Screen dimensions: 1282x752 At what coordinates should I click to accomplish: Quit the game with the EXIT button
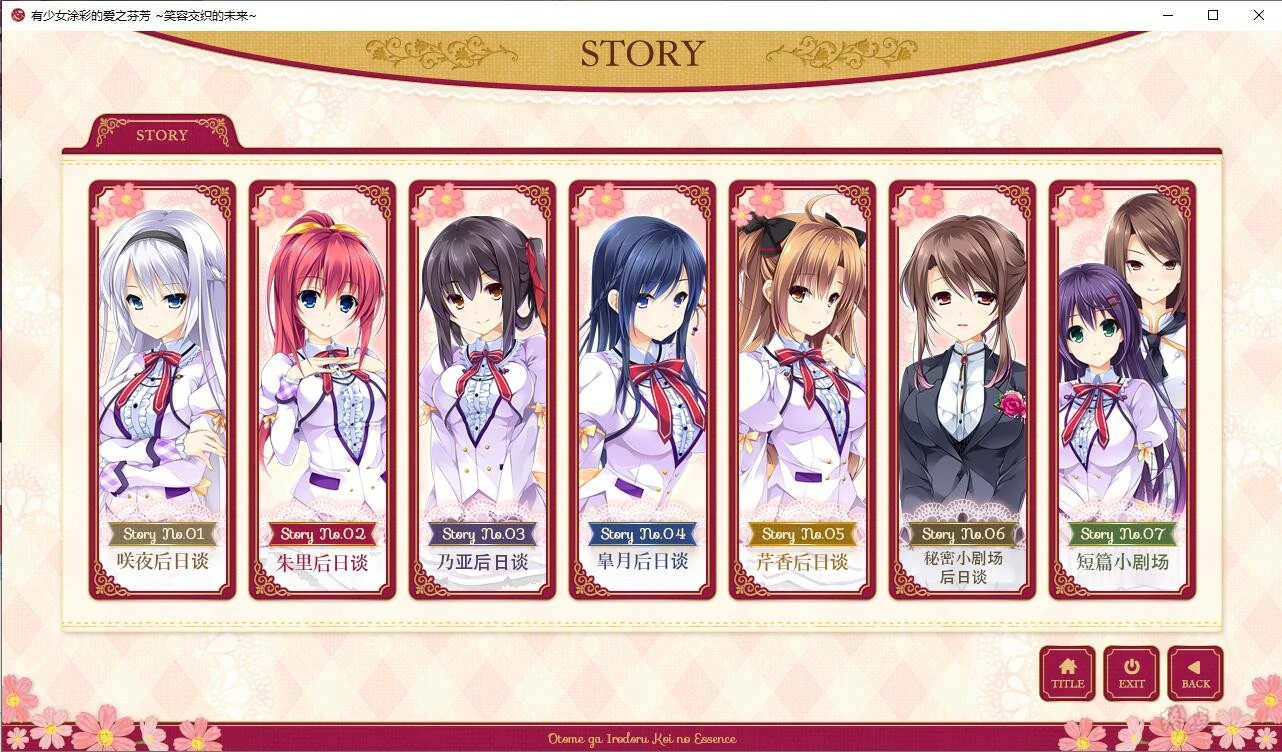click(1131, 673)
